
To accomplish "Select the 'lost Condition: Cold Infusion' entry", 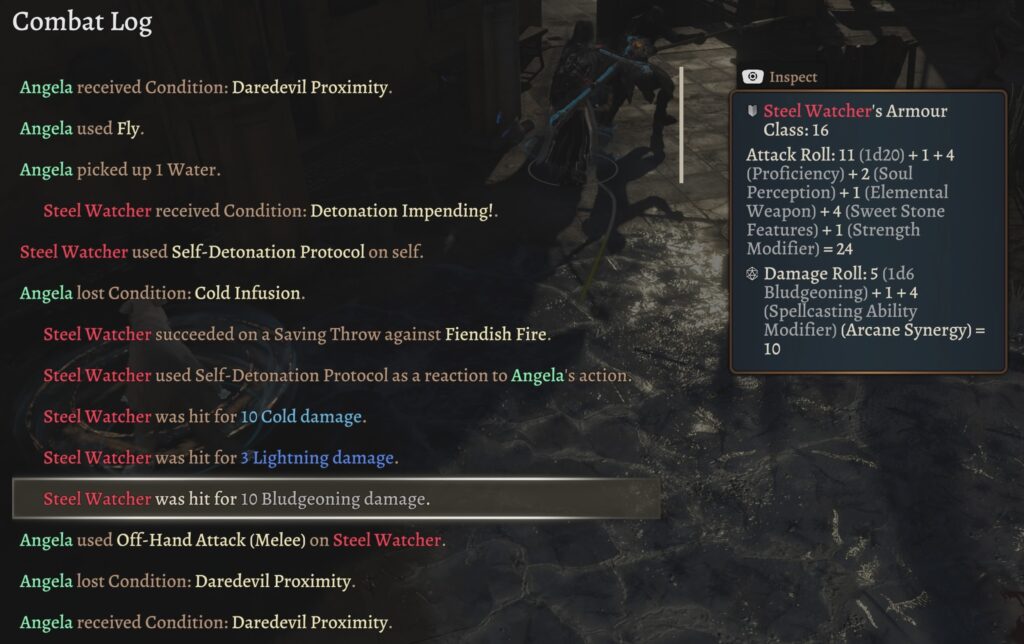I will (163, 293).
